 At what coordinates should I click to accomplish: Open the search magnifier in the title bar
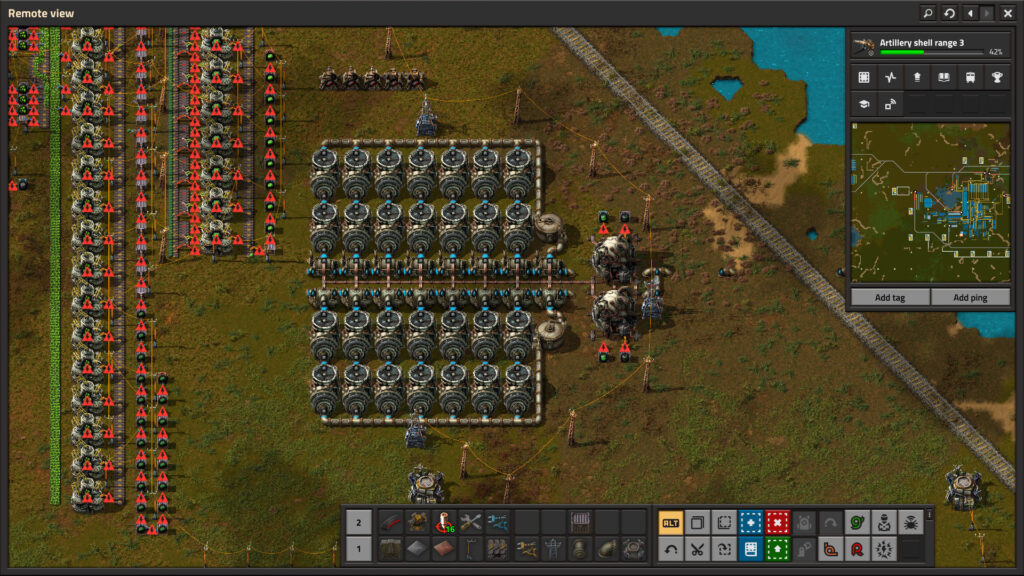pos(928,13)
